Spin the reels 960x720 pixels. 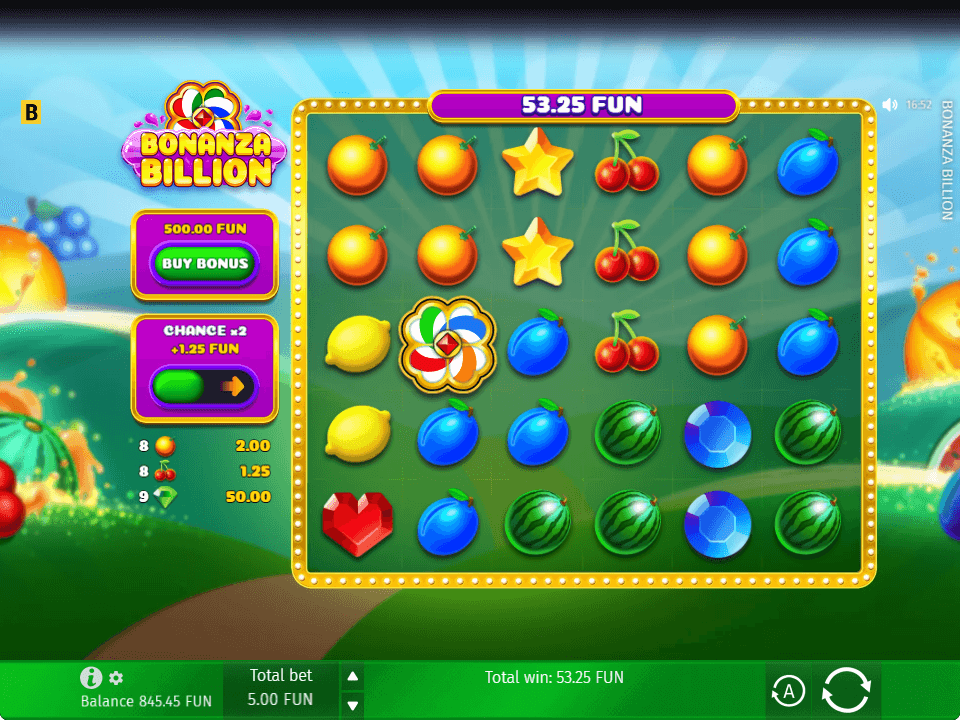click(846, 689)
